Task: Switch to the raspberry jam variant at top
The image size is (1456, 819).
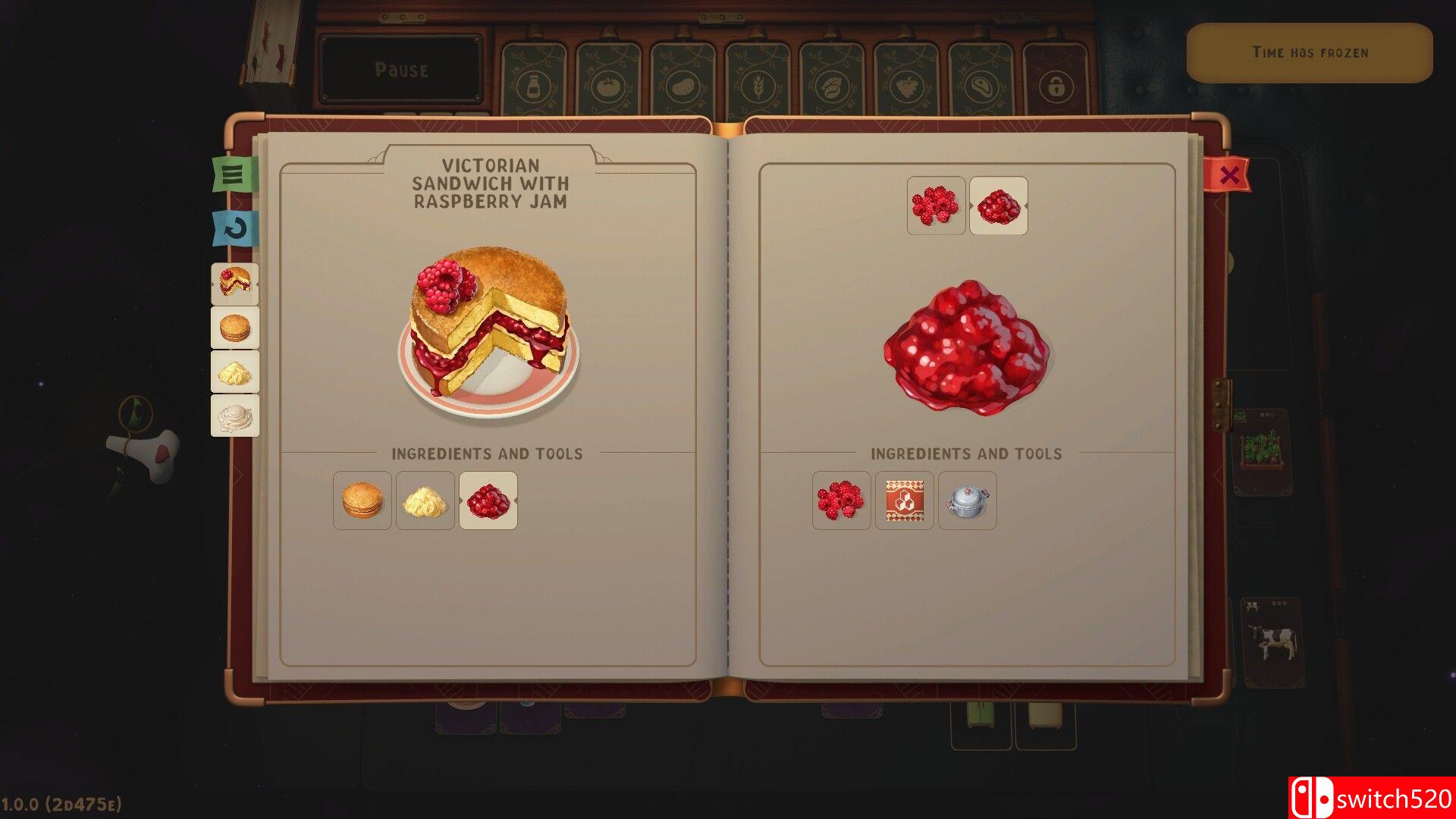Action: [x=998, y=206]
